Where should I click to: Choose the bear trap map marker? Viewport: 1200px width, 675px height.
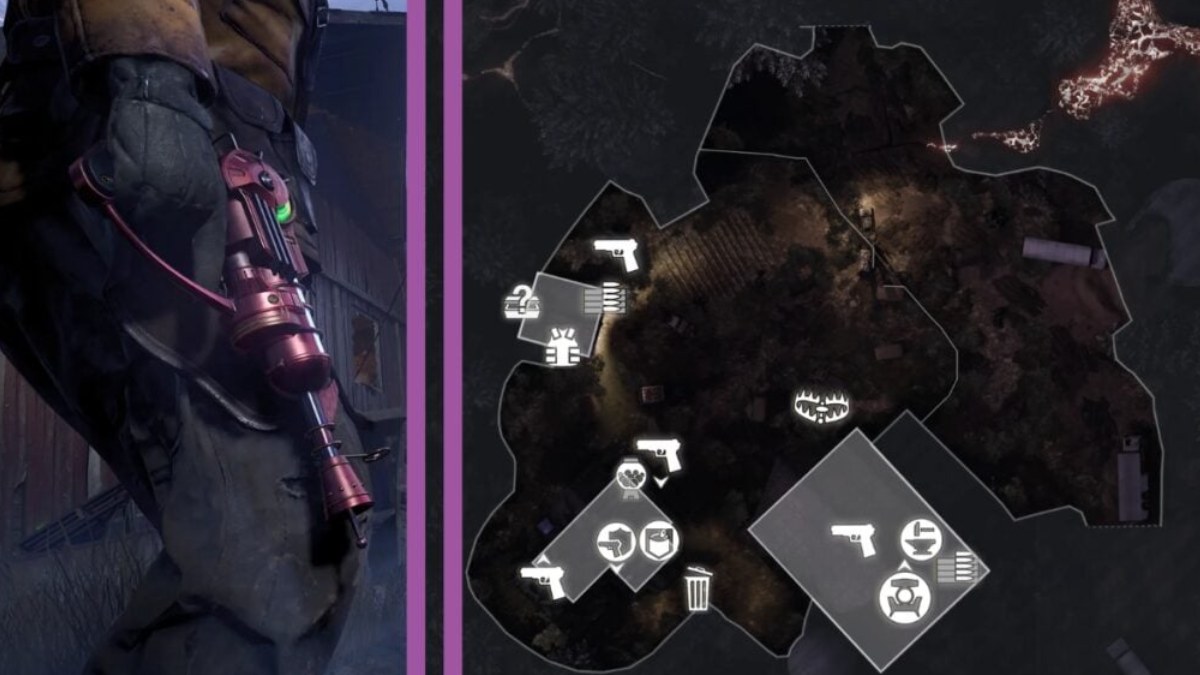coord(821,405)
